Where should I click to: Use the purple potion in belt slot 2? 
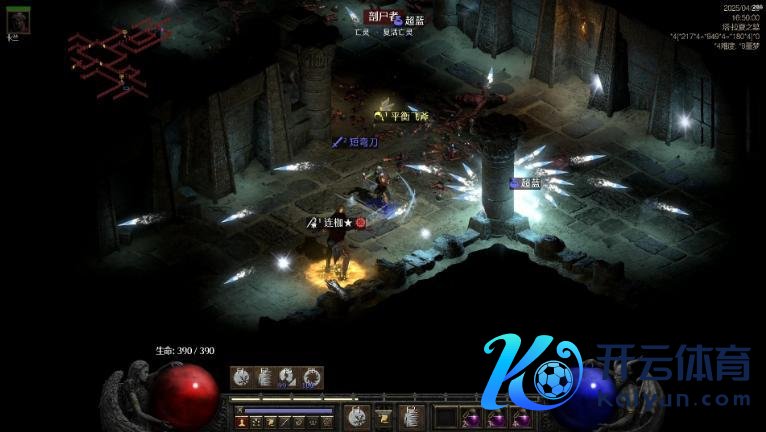(469, 417)
